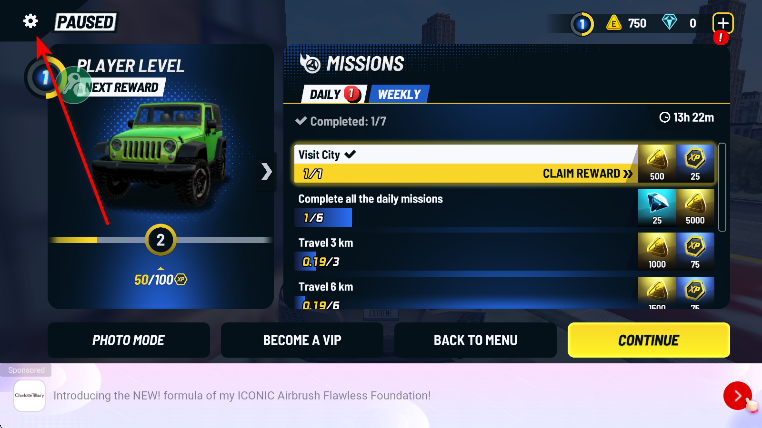Open settings with the gear icon
The height and width of the screenshot is (428, 762).
tap(30, 21)
